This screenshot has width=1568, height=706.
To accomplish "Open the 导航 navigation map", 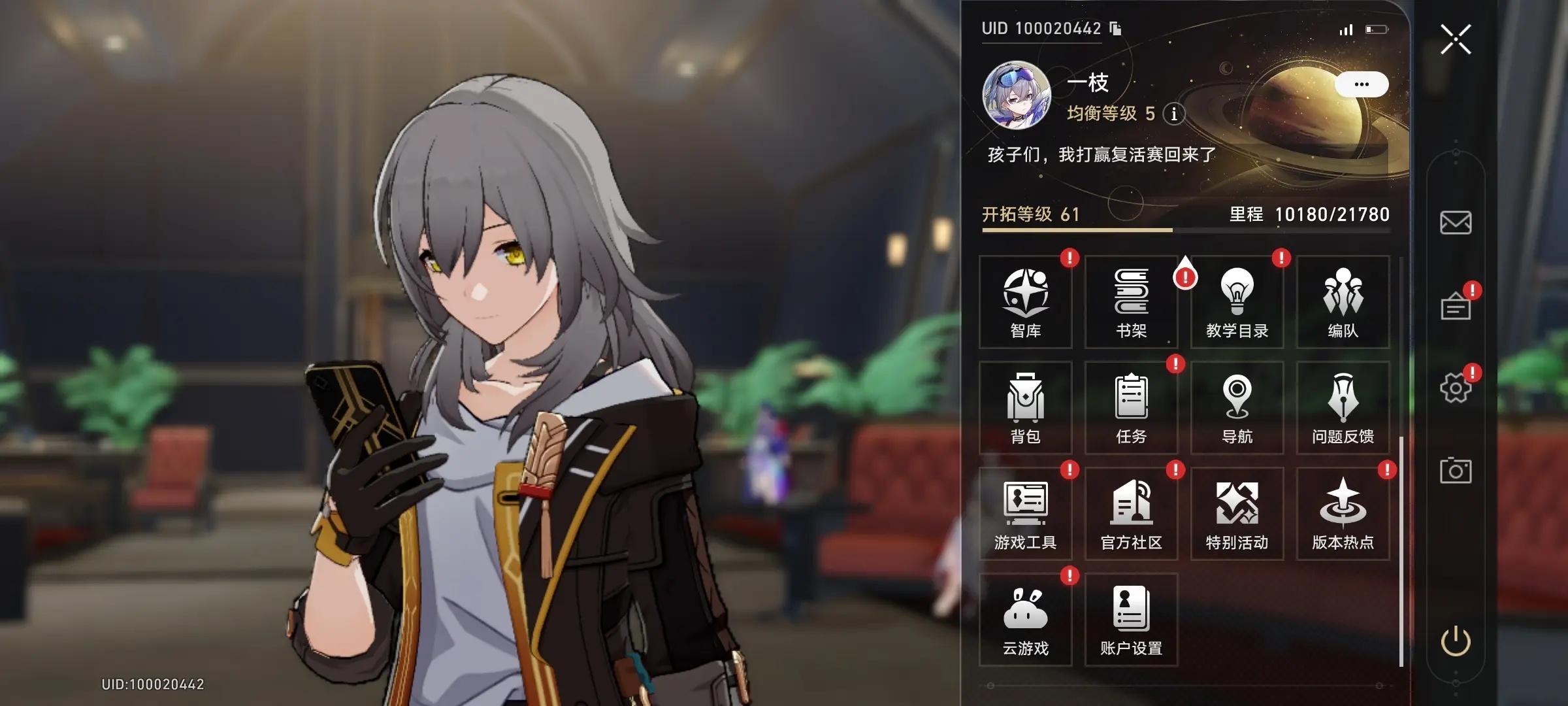I will pos(1237,408).
